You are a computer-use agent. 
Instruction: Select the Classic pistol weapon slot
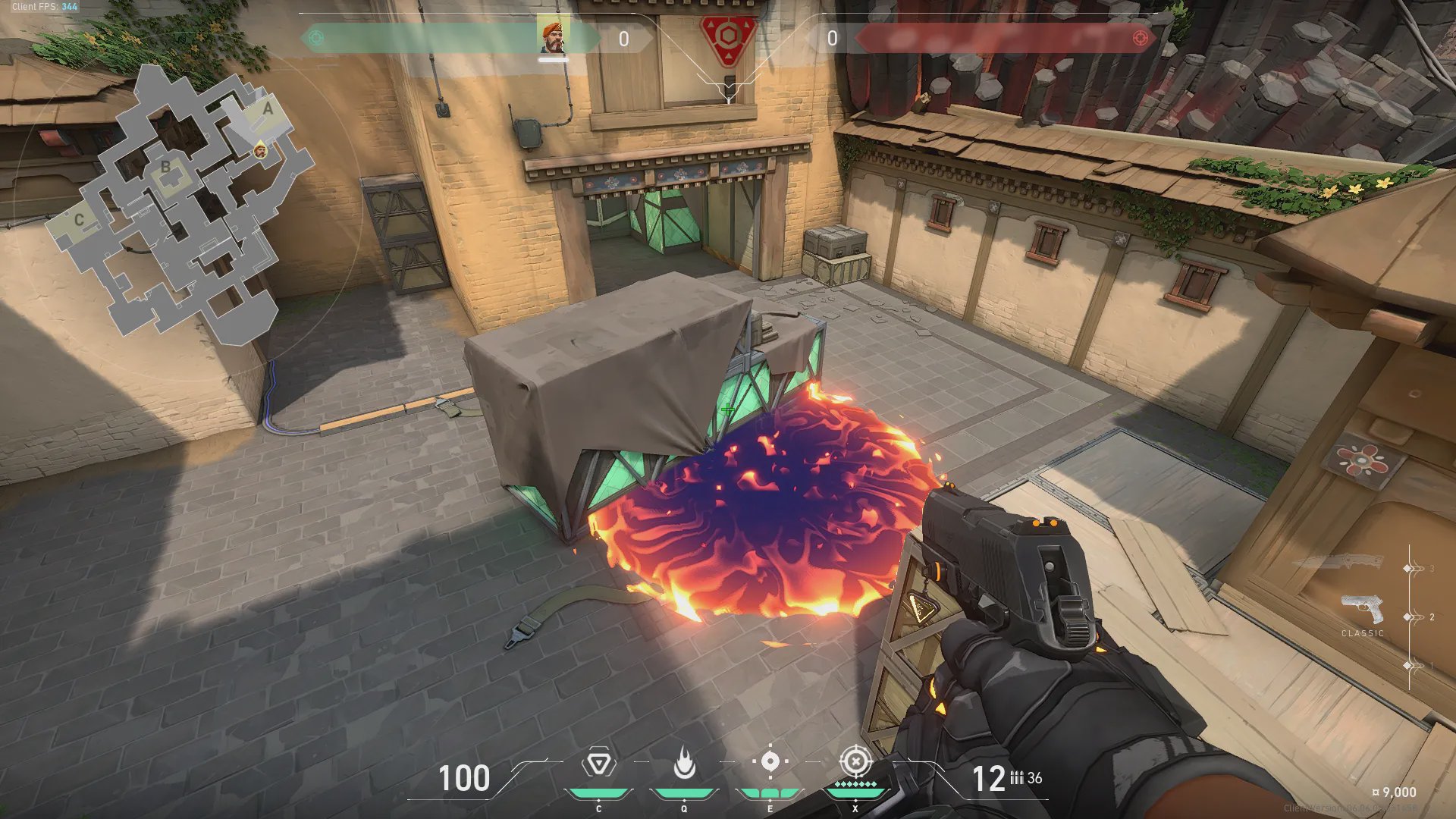point(1362,610)
